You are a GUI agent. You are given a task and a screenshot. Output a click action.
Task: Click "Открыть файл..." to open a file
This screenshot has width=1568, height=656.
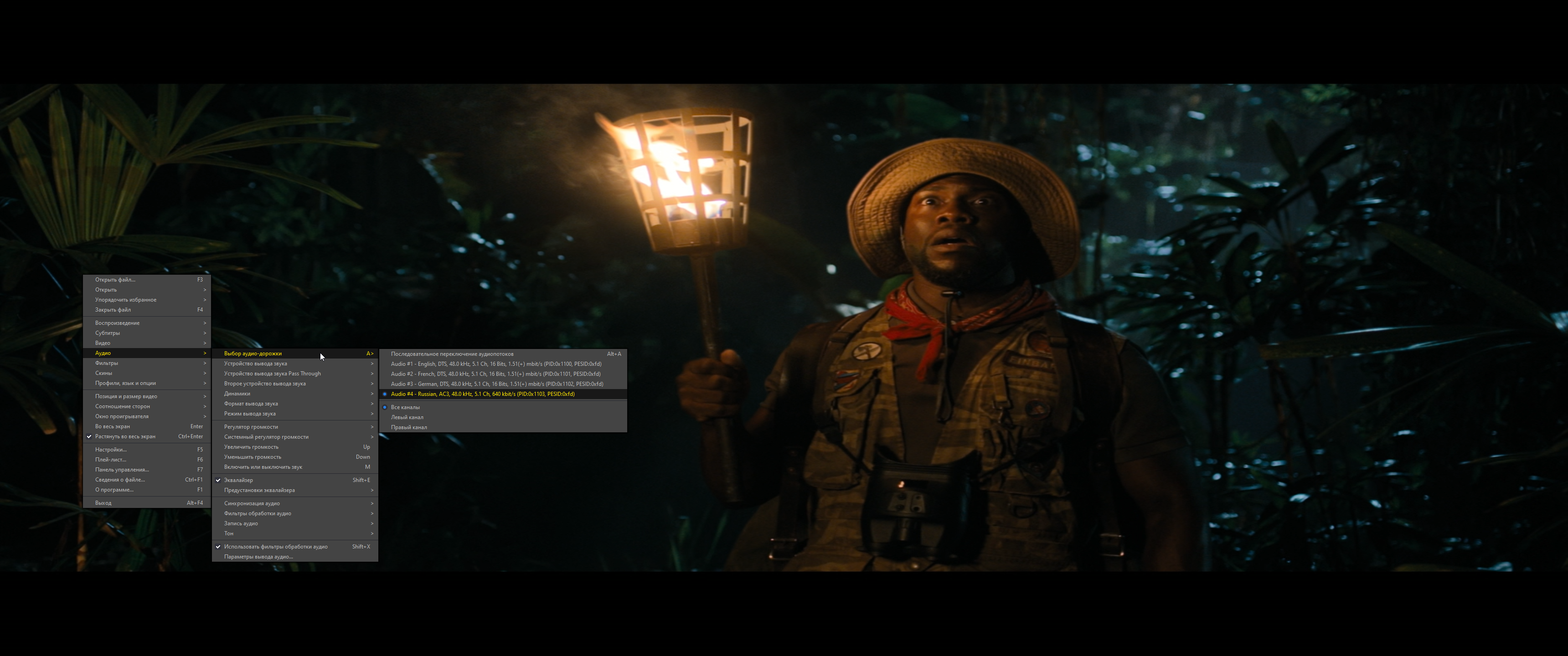point(116,279)
